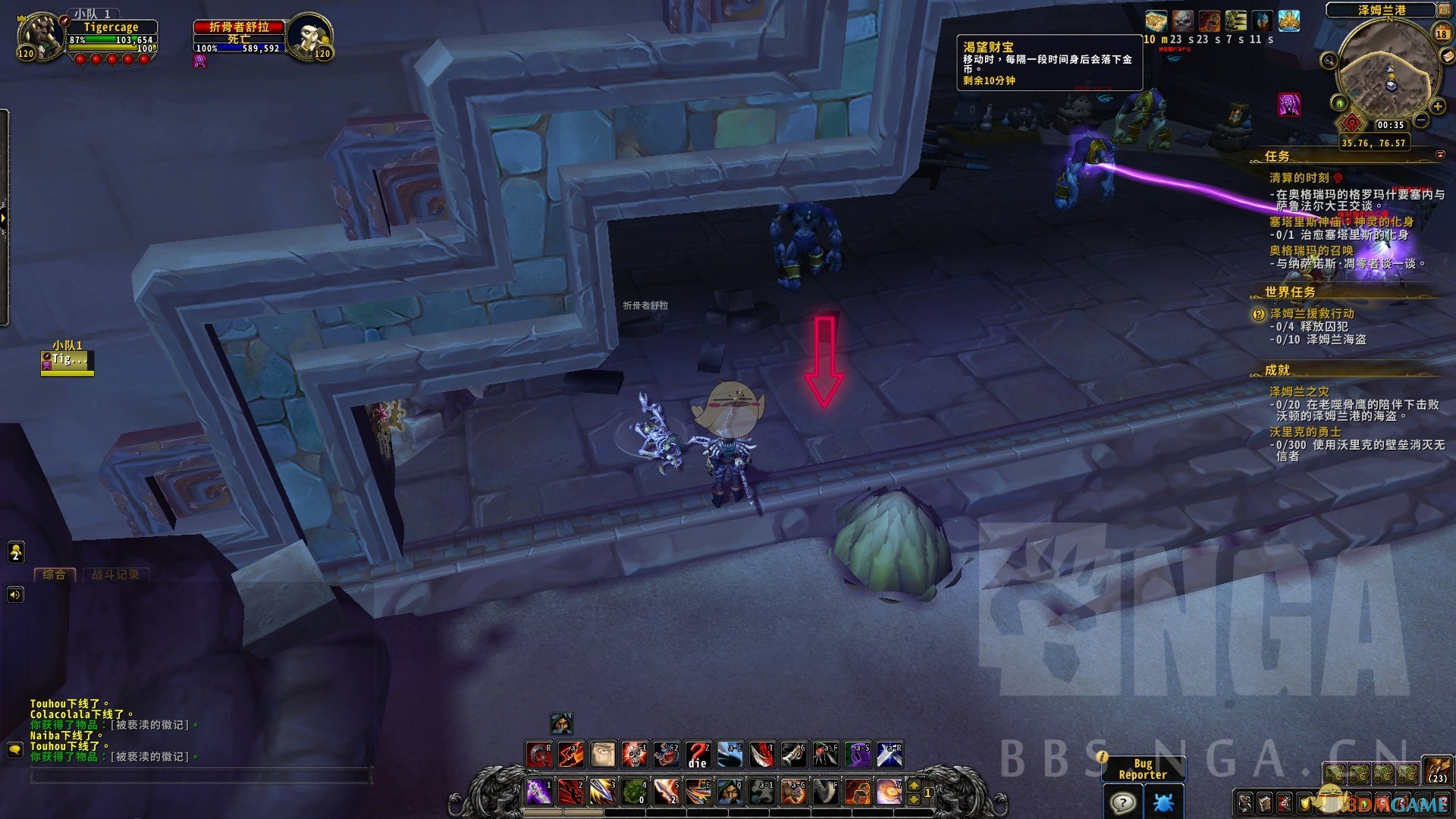The image size is (1456, 819).
Task: Activate the green leafy ability in slot 4
Action: point(634,791)
